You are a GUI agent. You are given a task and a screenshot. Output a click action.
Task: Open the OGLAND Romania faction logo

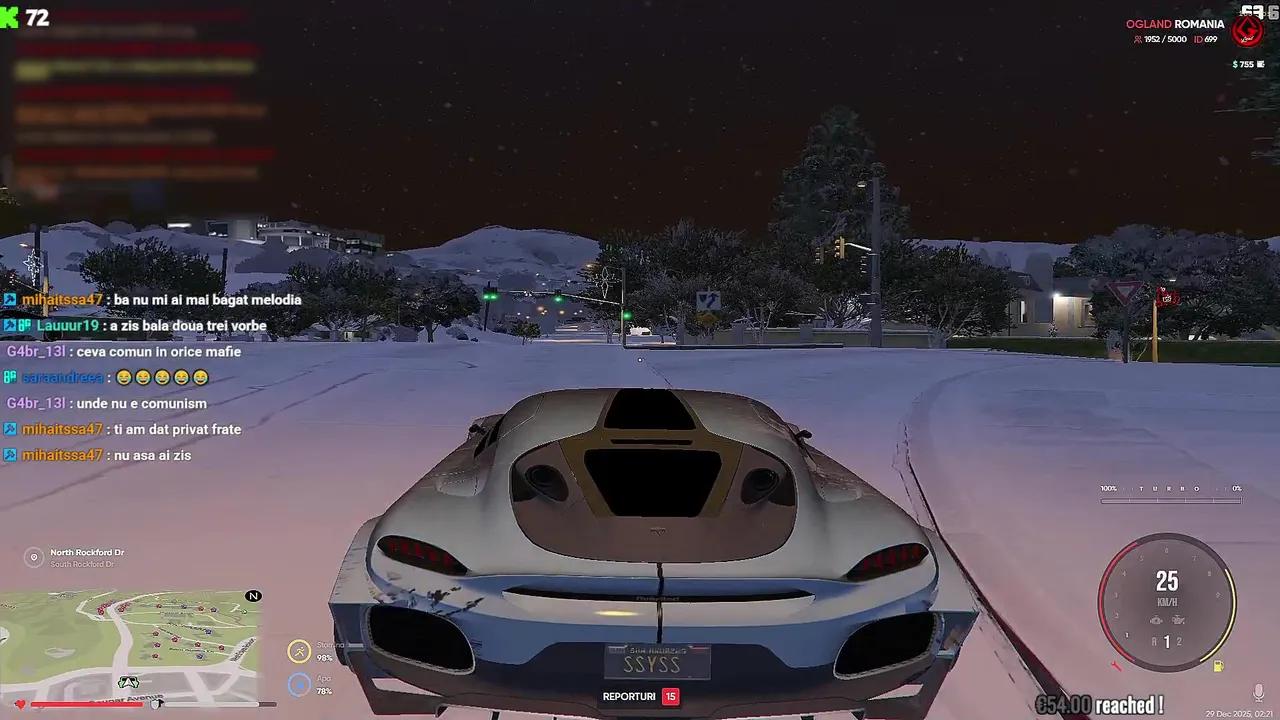[x=1247, y=30]
